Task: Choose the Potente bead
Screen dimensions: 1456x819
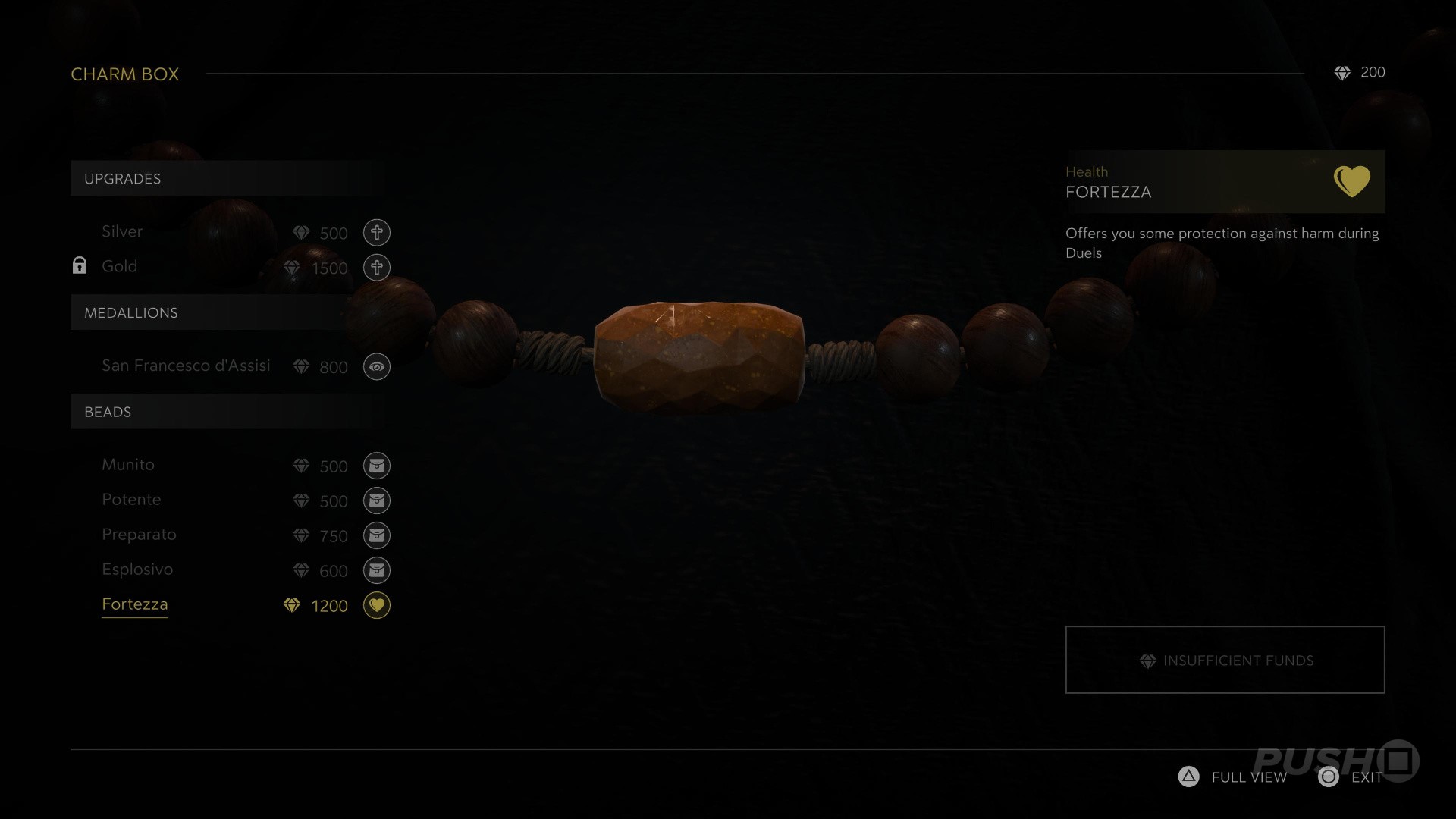Action: click(131, 500)
